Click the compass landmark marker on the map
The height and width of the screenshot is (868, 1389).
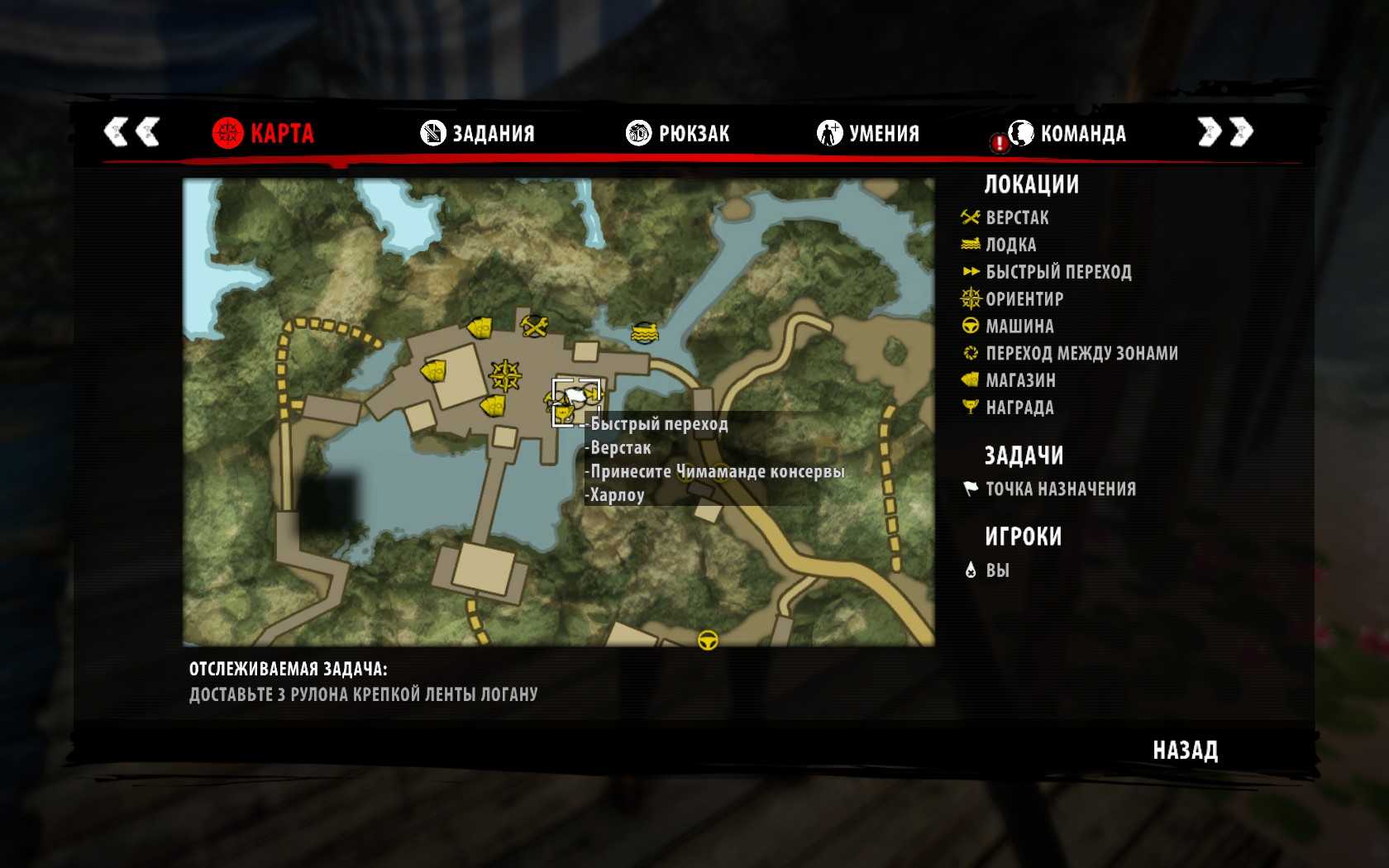[505, 375]
